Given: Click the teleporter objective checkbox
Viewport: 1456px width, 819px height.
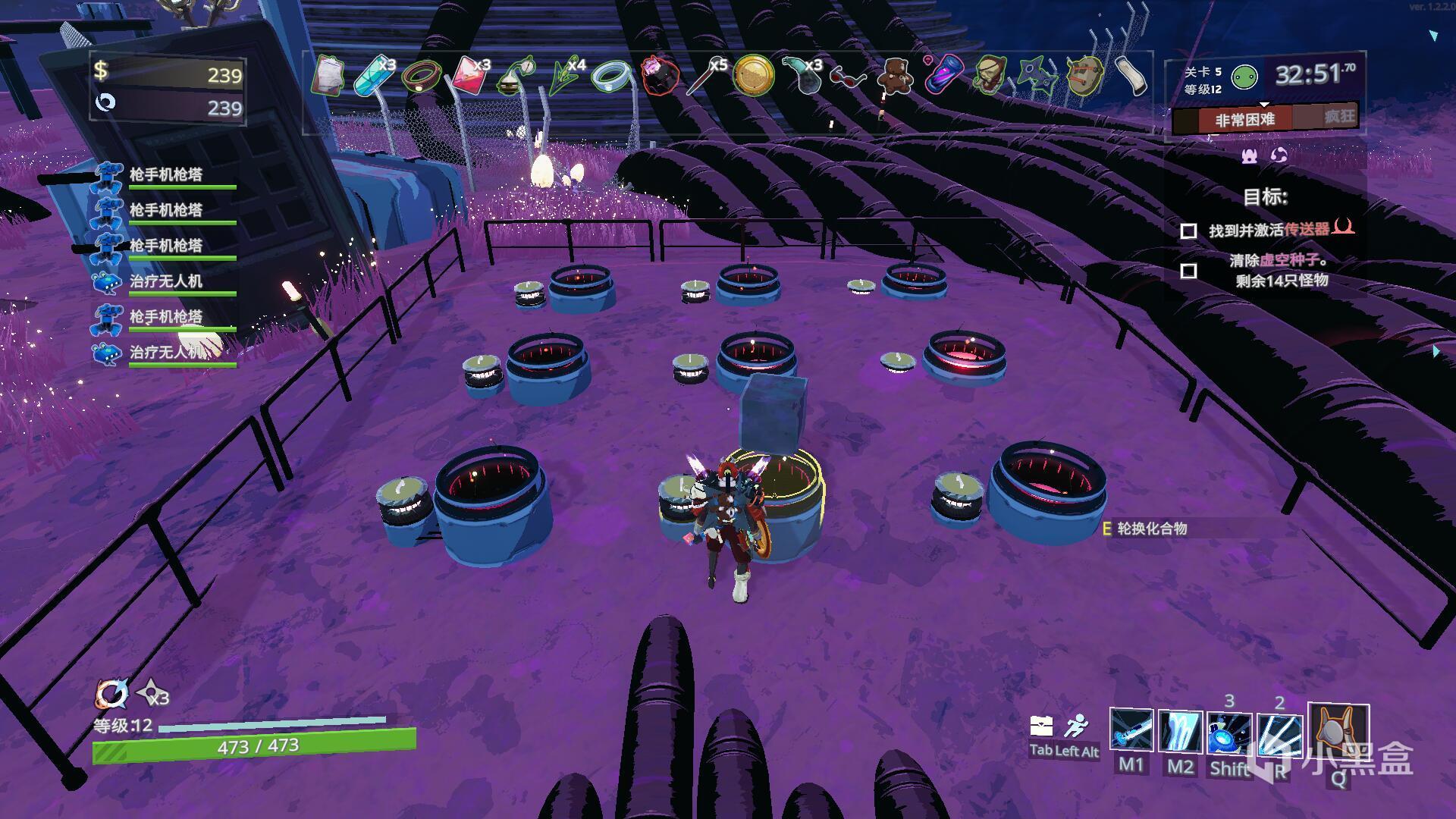Looking at the screenshot, I should coord(1188,231).
